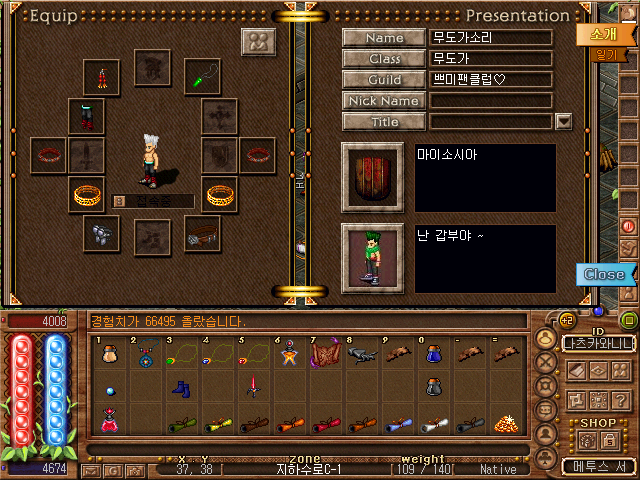Switch to the 일기 tab

[x=606, y=55]
